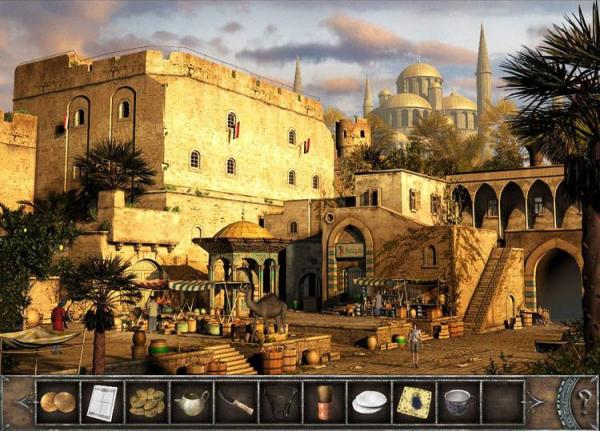Pick the porcelain cup from inventory

click(x=458, y=402)
